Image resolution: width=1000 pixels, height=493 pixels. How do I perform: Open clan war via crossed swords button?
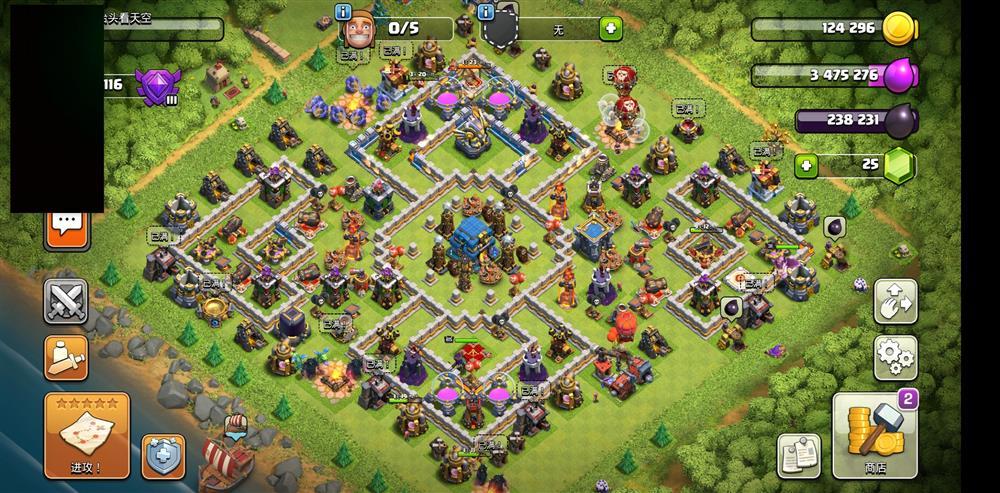click(66, 301)
